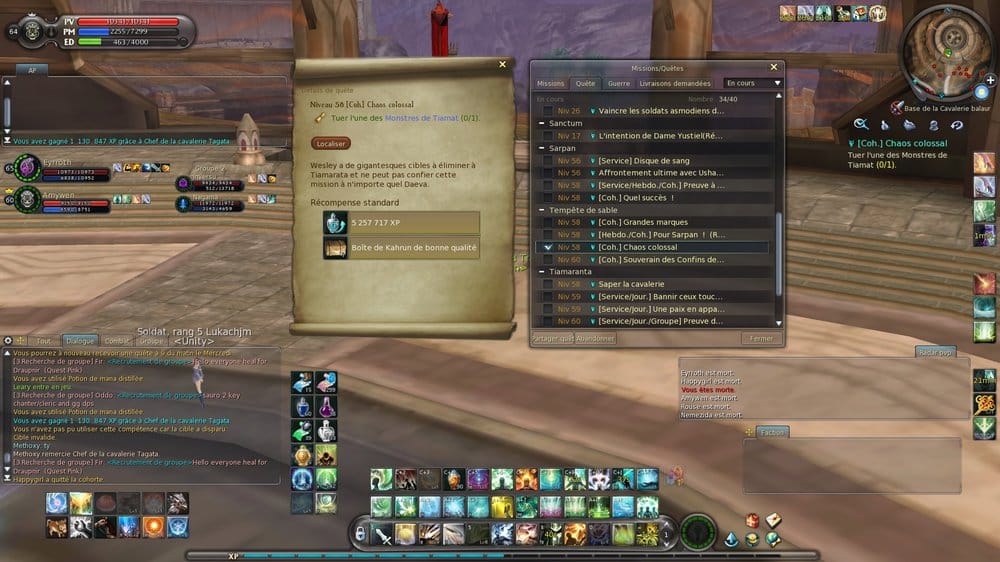Open the chat settings gear icon
1000x562 pixels.
pyautogui.click(x=10, y=341)
